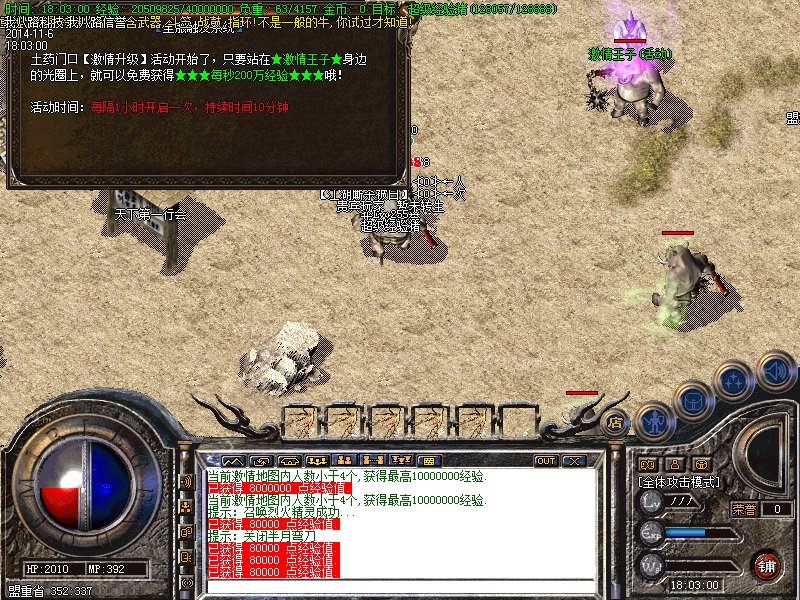Close the game with the X button
Viewport: 800px width, 600px height.
574,461
